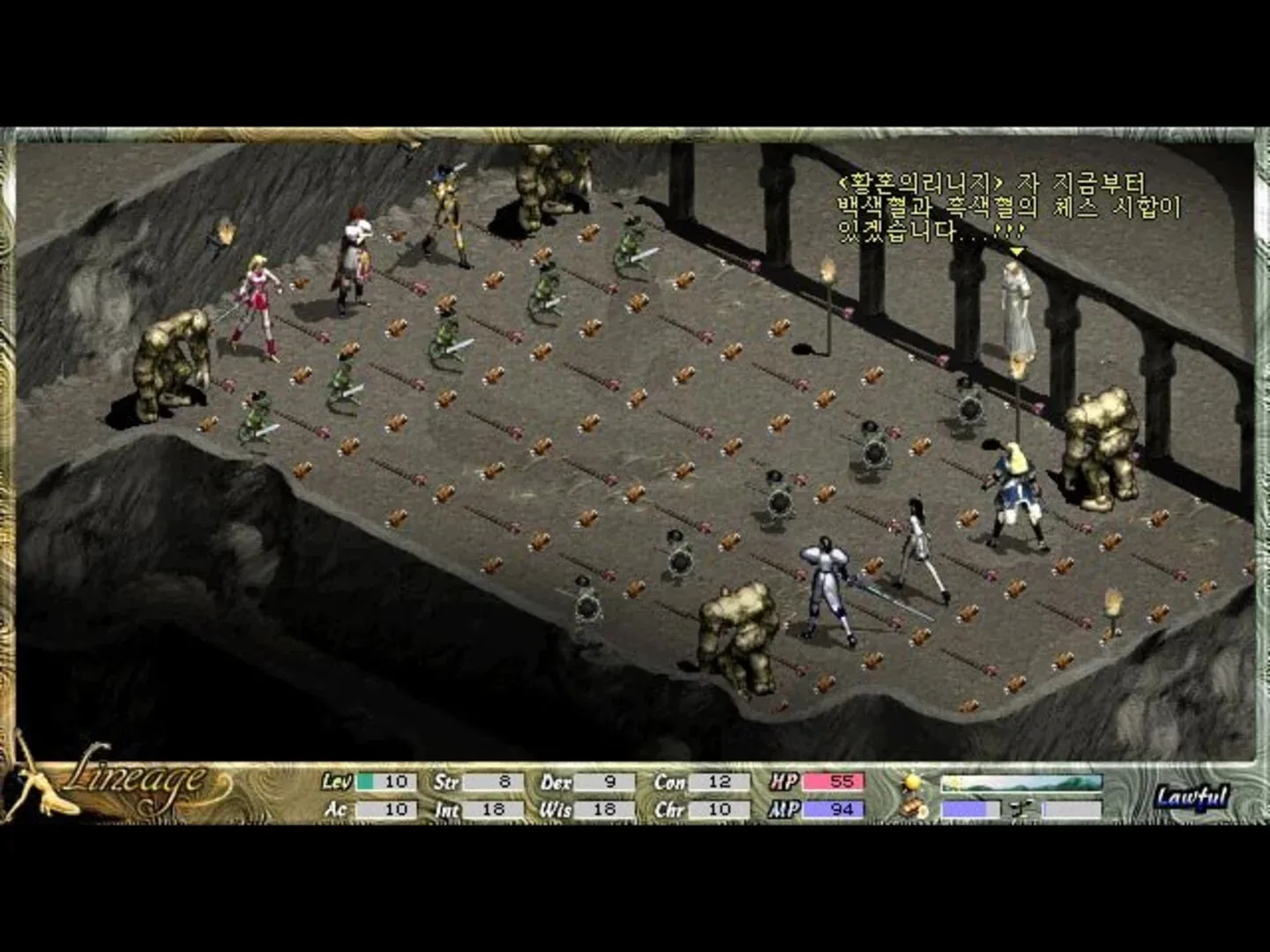1270x952 pixels.
Task: Click the Str stat label
Action: pos(445,781)
